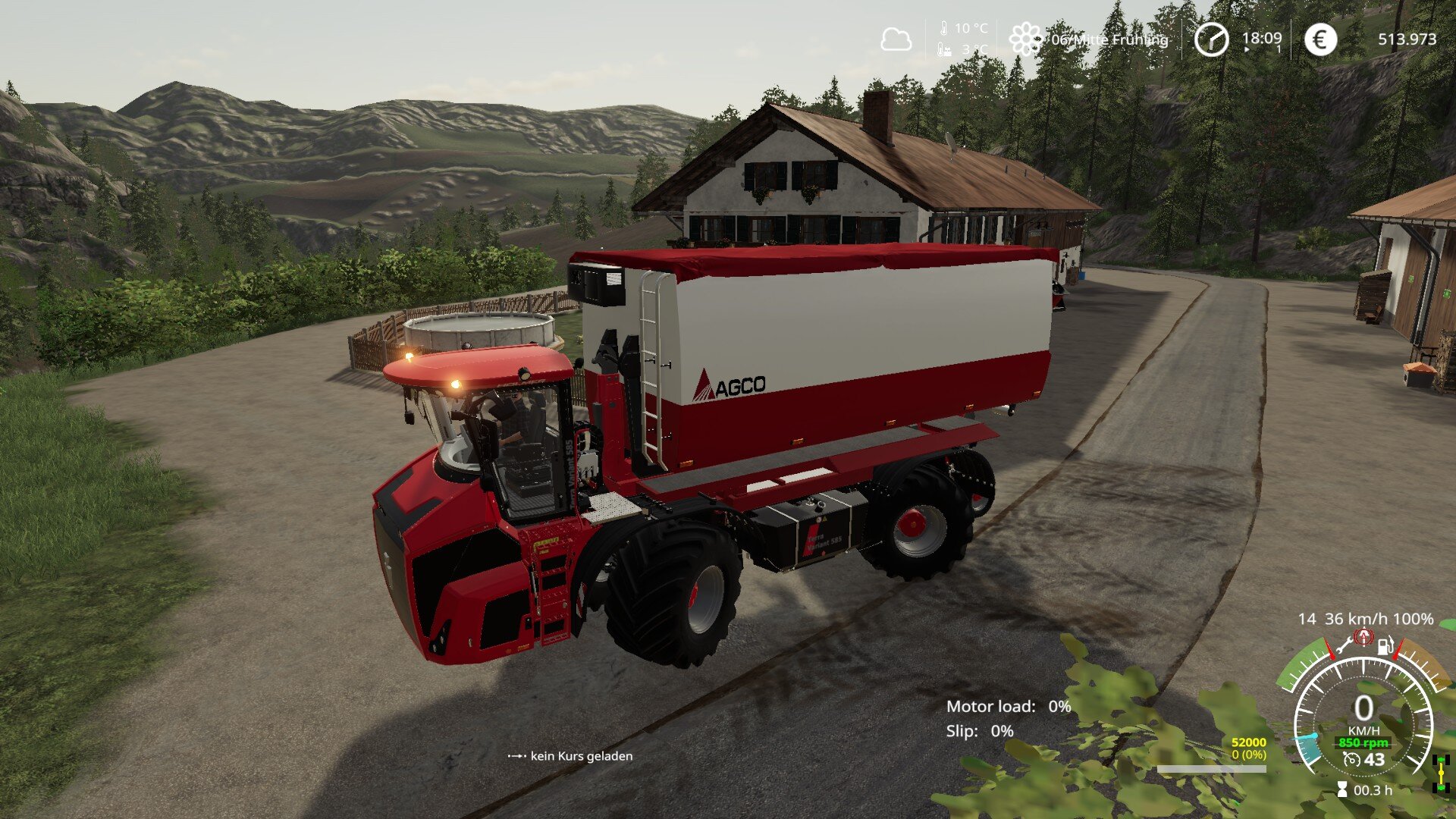1456x819 pixels.
Task: Toggle the cruise control icon beside 43
Action: (x=1351, y=759)
